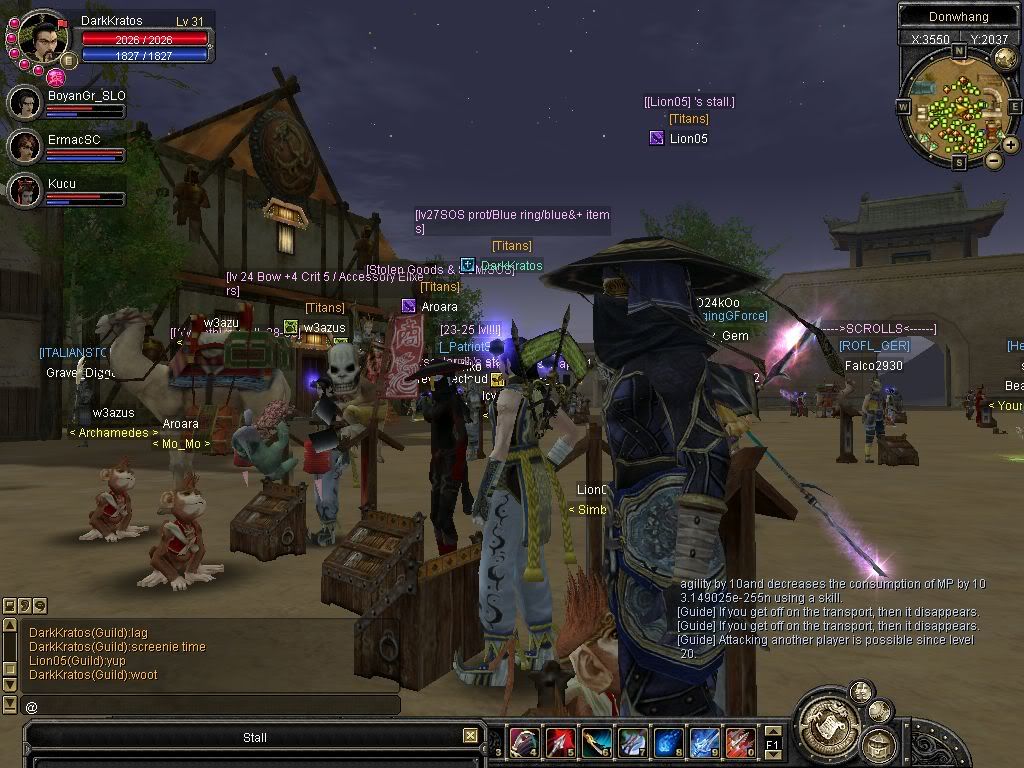The height and width of the screenshot is (768, 1024).
Task: Activate the red multi-spear skill in slot 0
Action: point(740,743)
